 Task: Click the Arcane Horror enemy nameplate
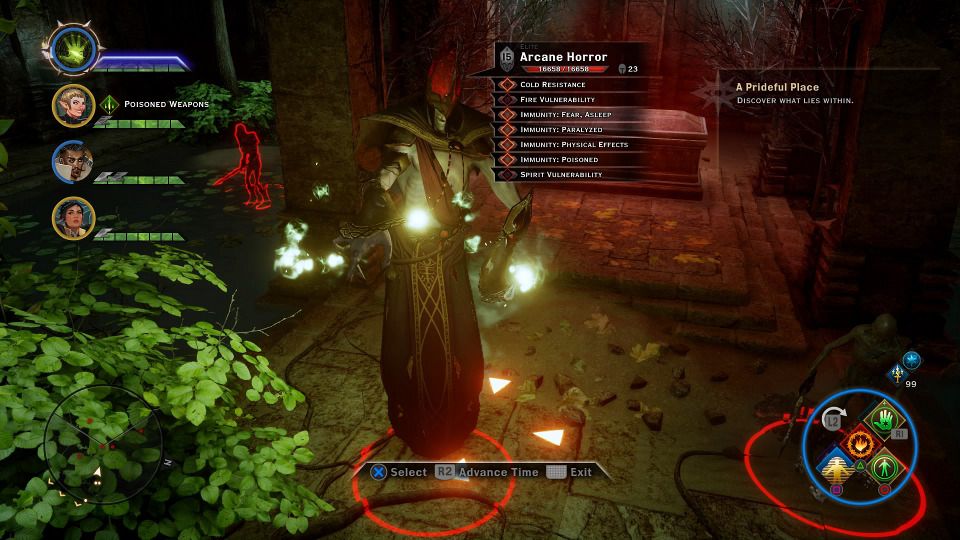click(x=563, y=58)
